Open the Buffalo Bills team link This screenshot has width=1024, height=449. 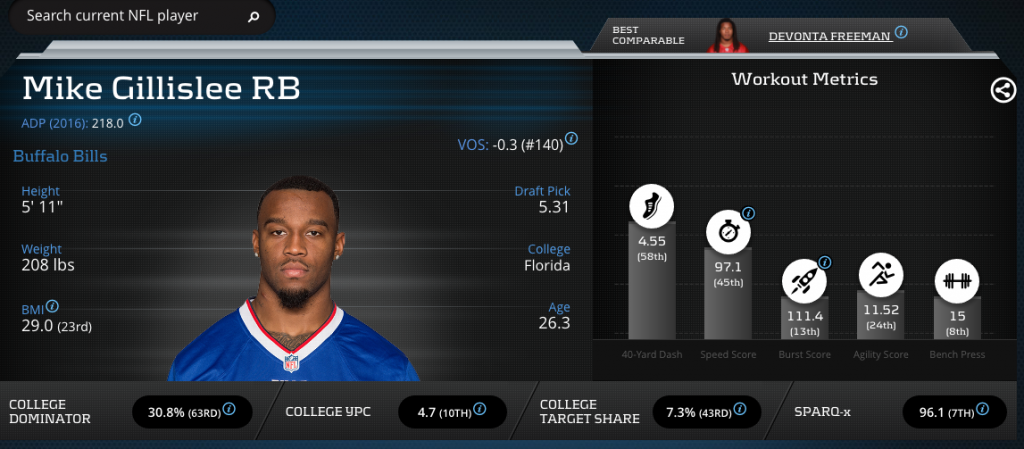coord(60,157)
